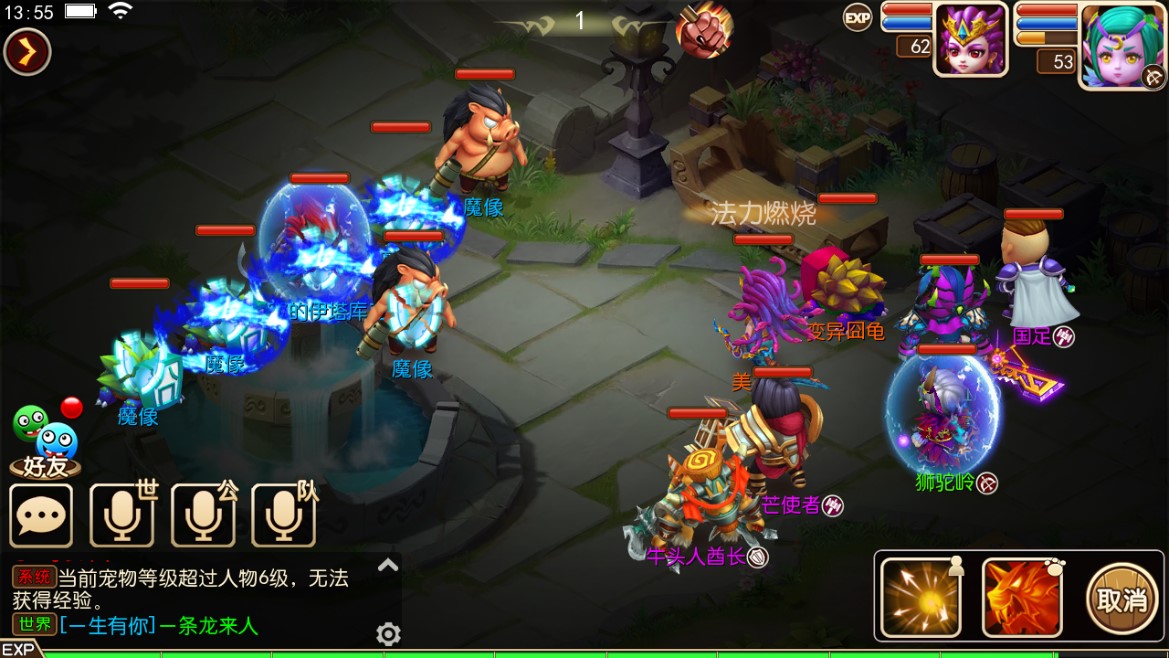Click the round EXP badge
The width and height of the screenshot is (1169, 658).
pos(857,18)
